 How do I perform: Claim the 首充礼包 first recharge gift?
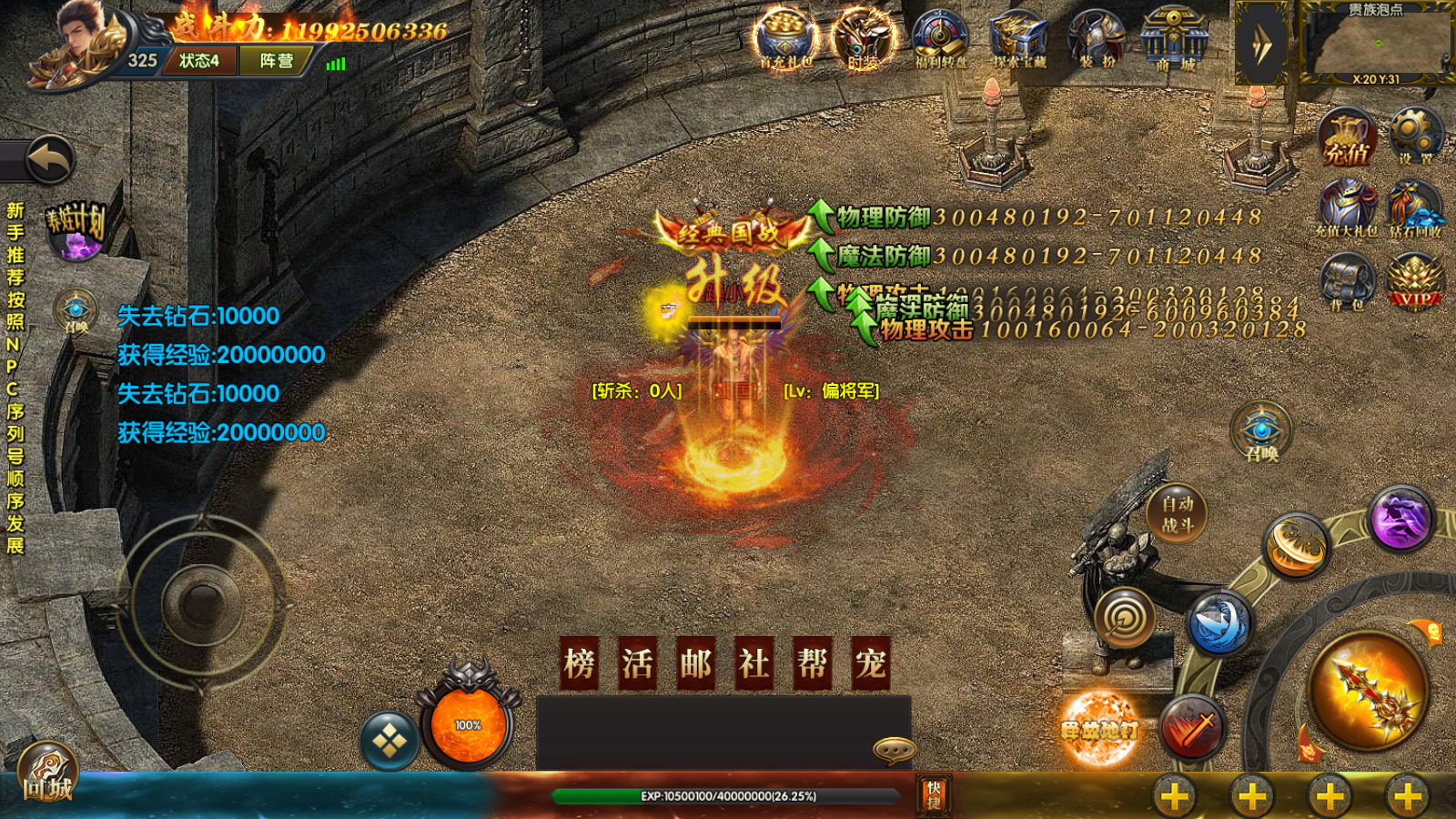click(x=785, y=39)
